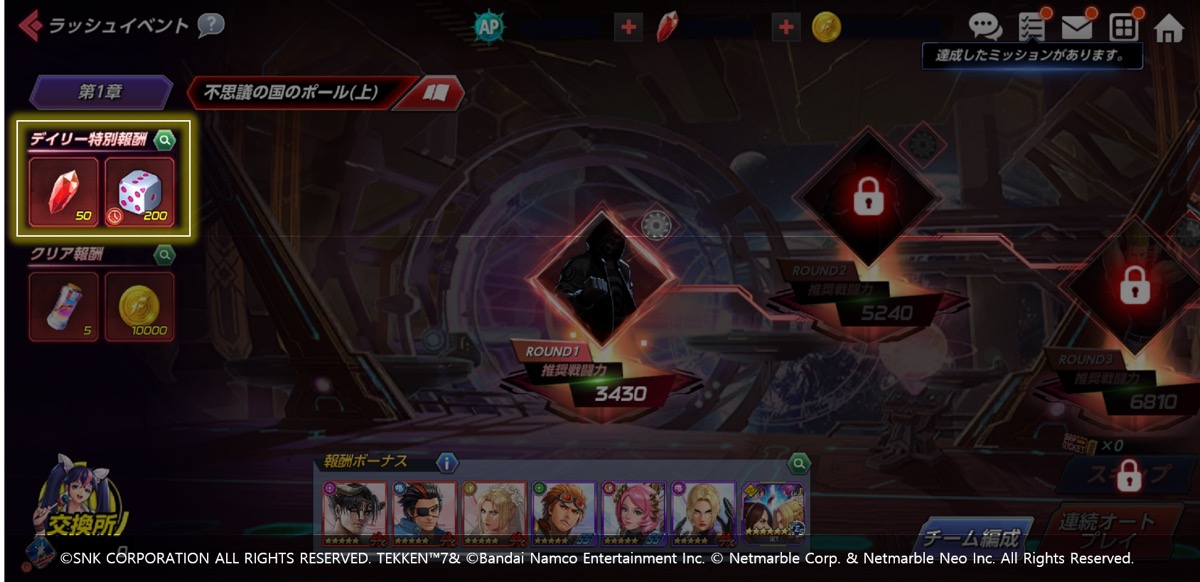Open チーム編成 team formation
The width and height of the screenshot is (1200, 582).
(x=973, y=539)
